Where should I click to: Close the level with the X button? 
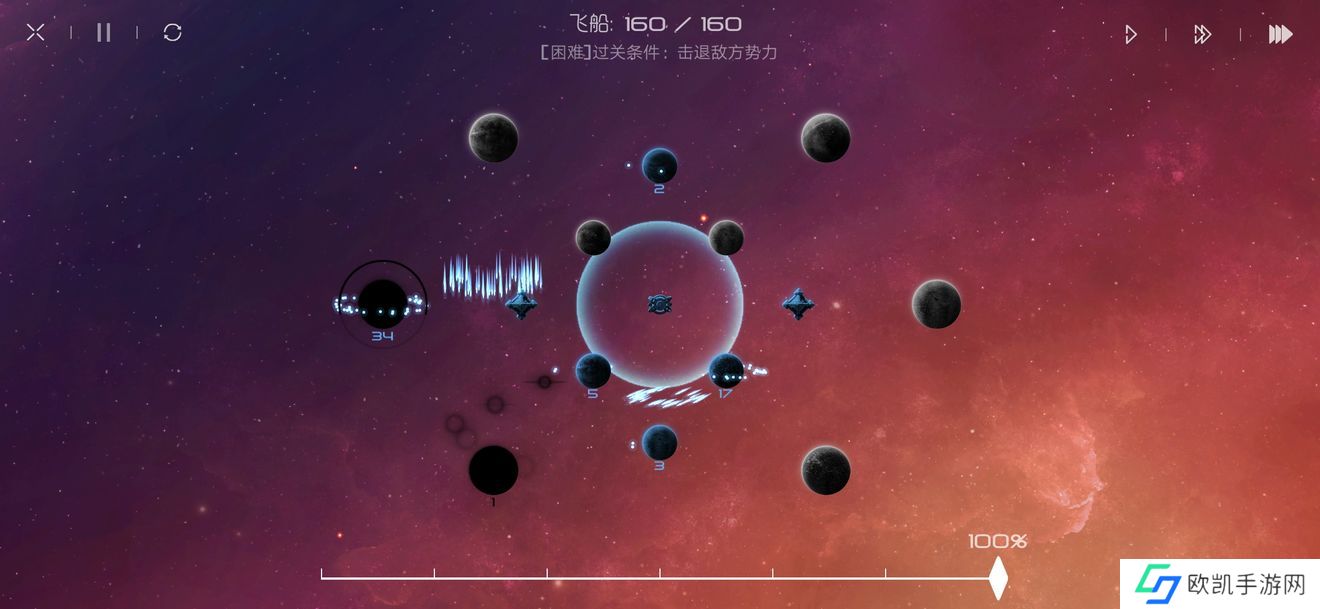click(x=36, y=33)
